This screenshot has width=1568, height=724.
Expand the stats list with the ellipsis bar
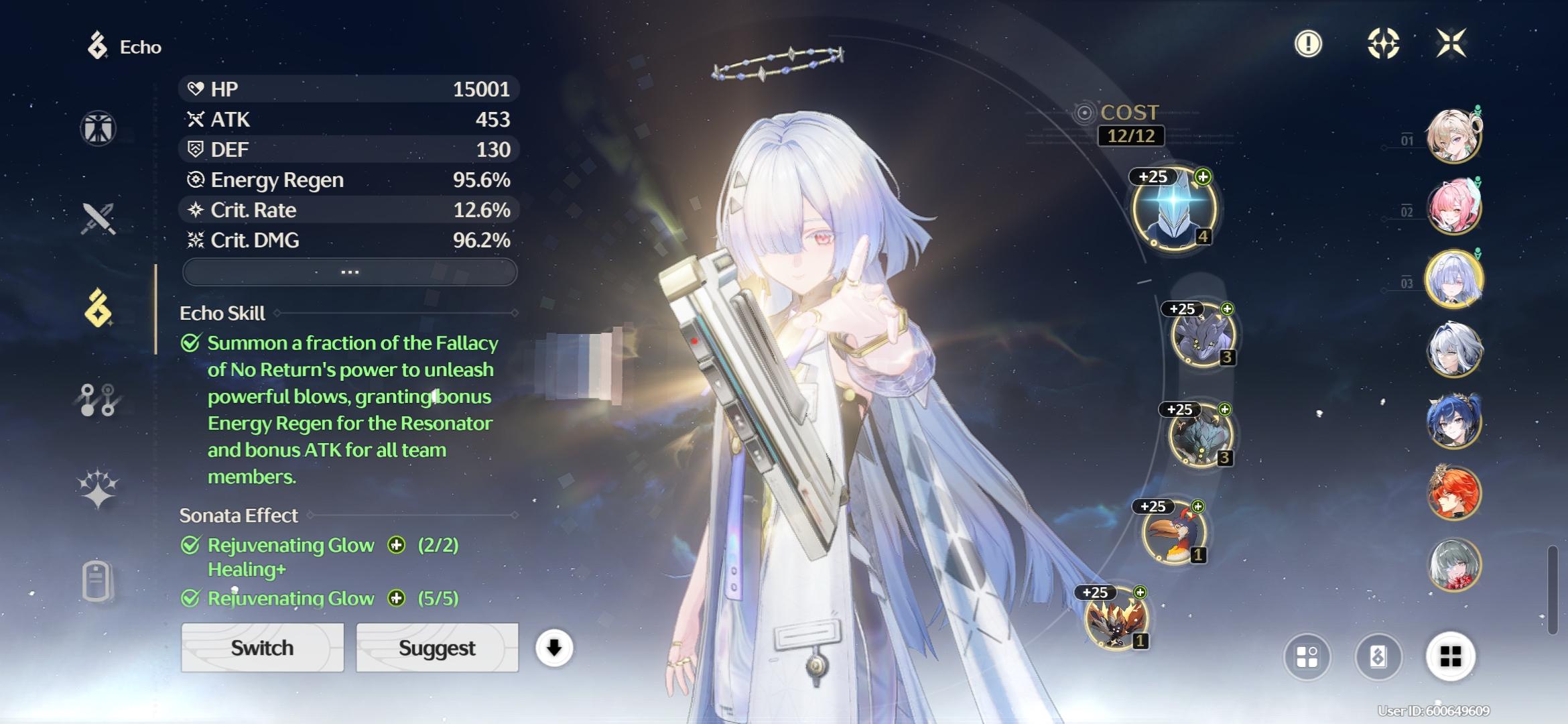coord(350,272)
